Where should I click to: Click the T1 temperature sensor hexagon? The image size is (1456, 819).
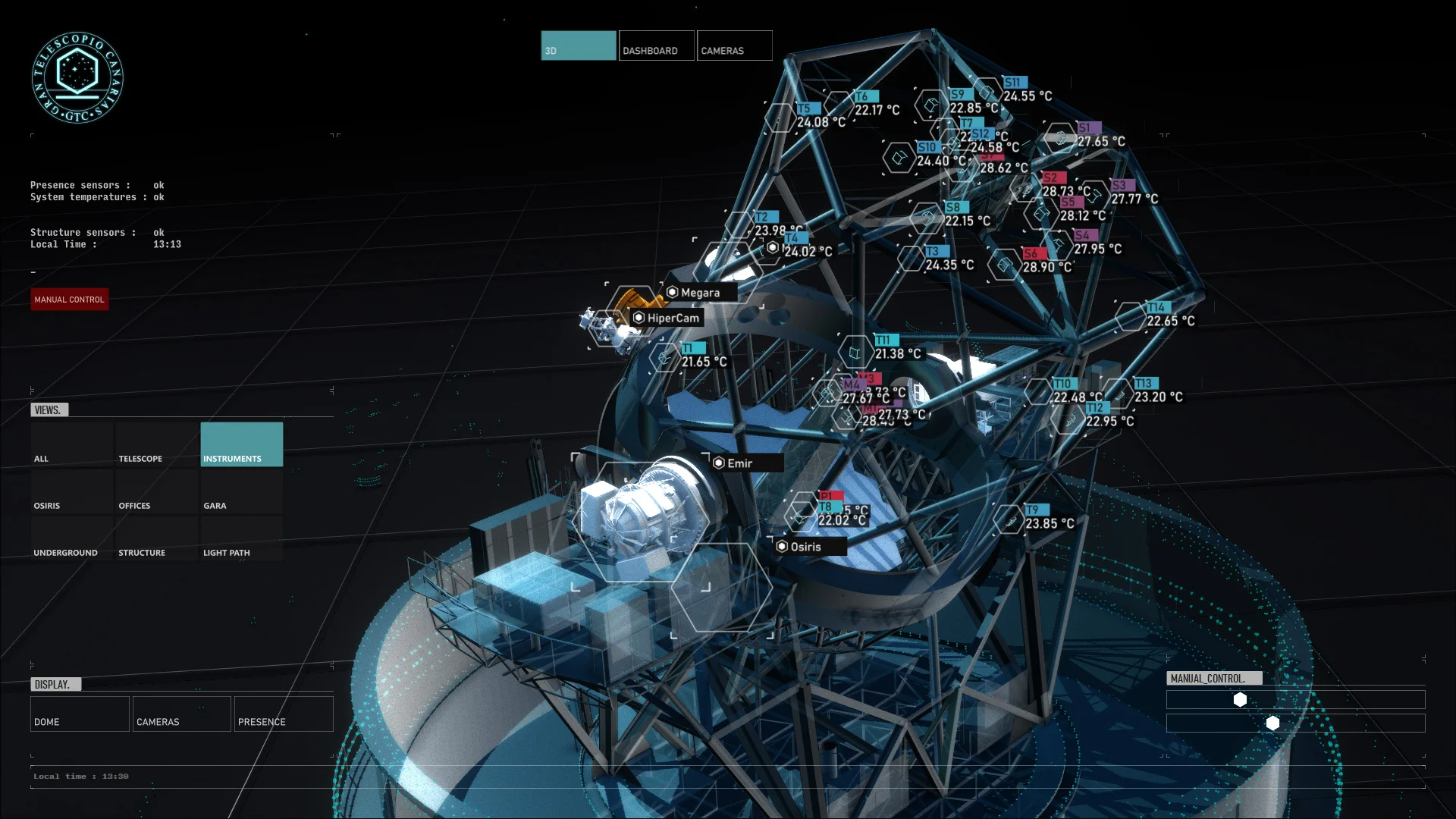(665, 356)
